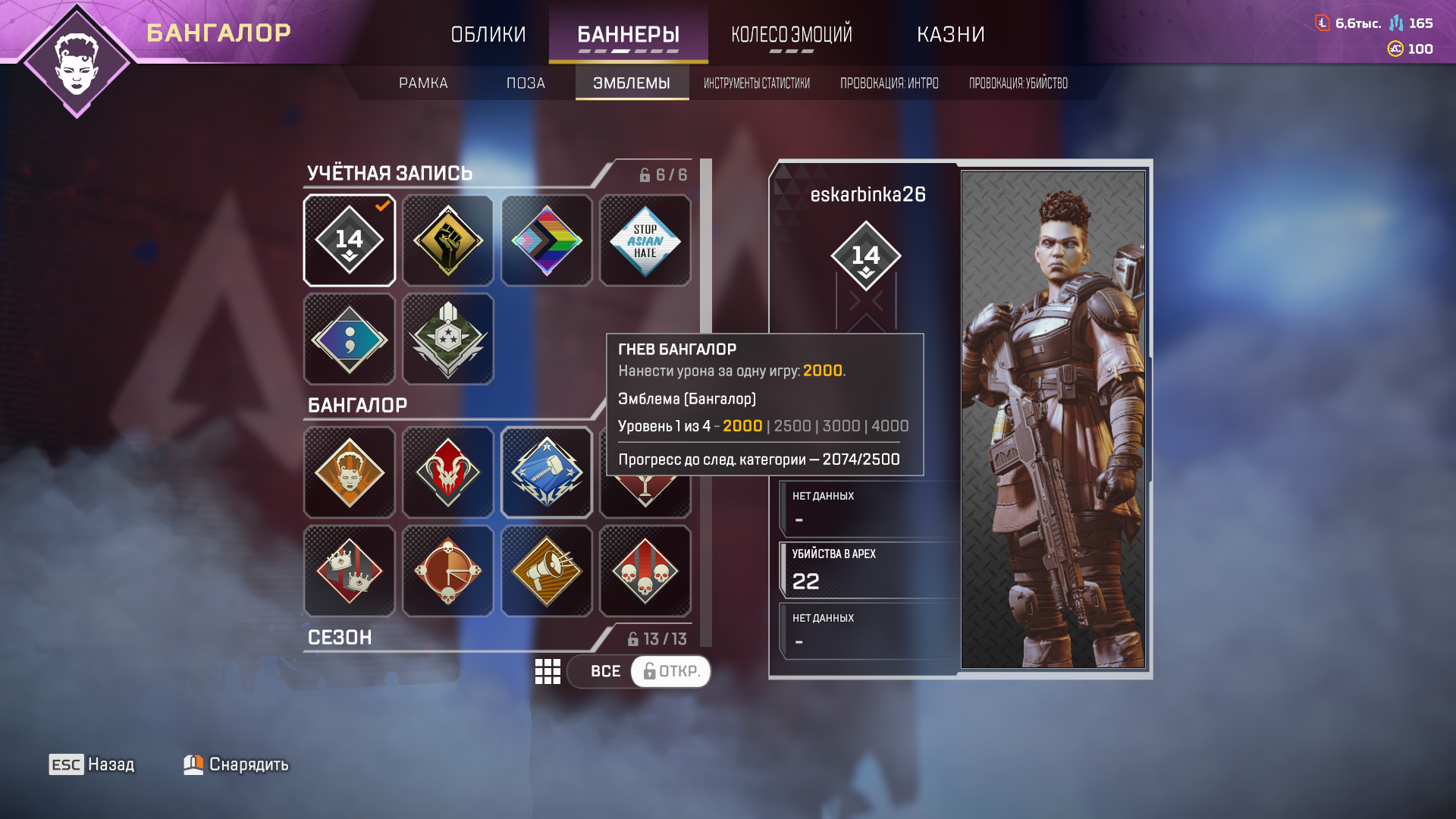The height and width of the screenshot is (819, 1456).
Task: Pick the rainbow pride flag badge
Action: tap(547, 240)
